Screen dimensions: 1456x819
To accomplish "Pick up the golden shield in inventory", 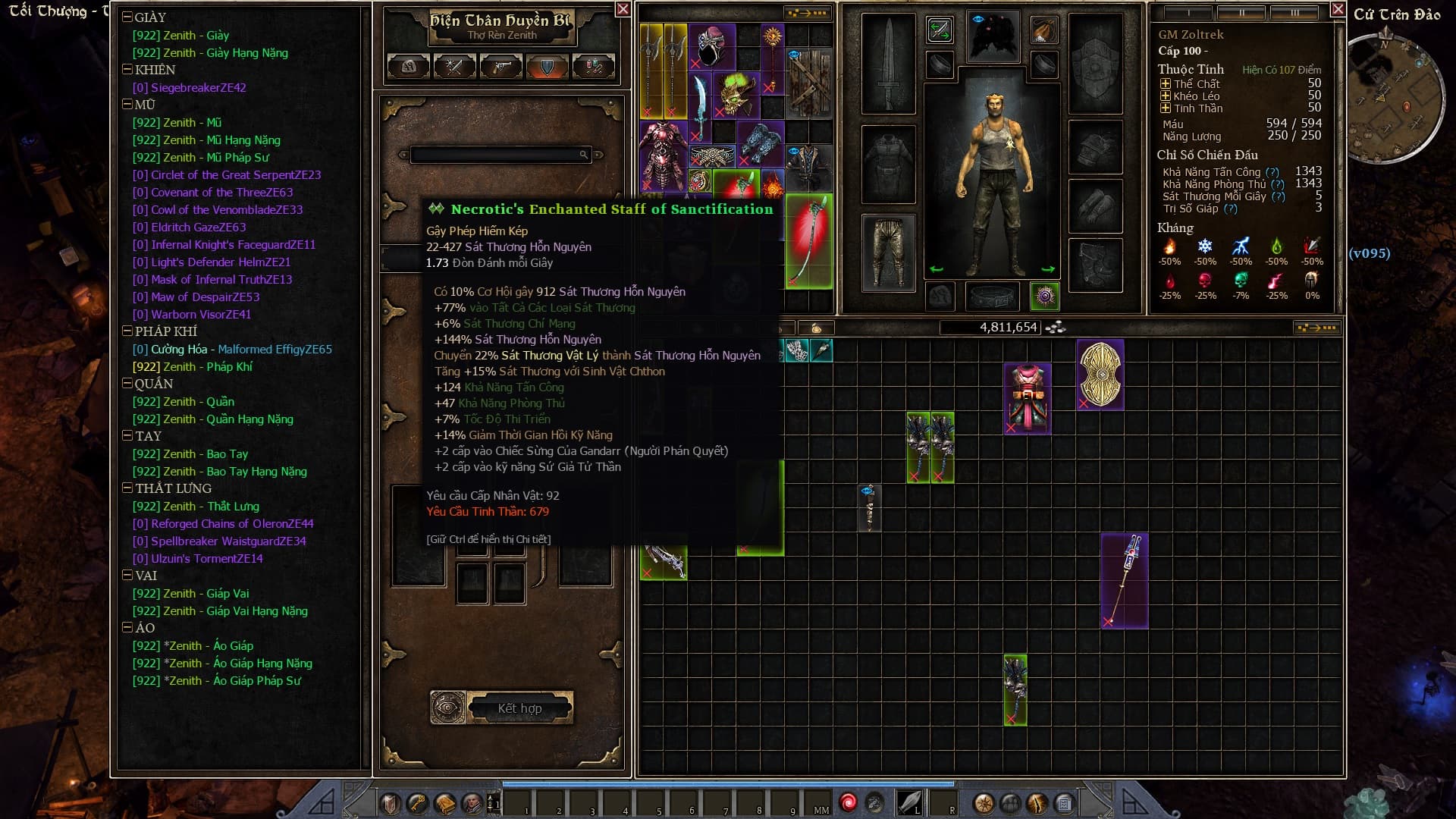I will [x=1100, y=375].
